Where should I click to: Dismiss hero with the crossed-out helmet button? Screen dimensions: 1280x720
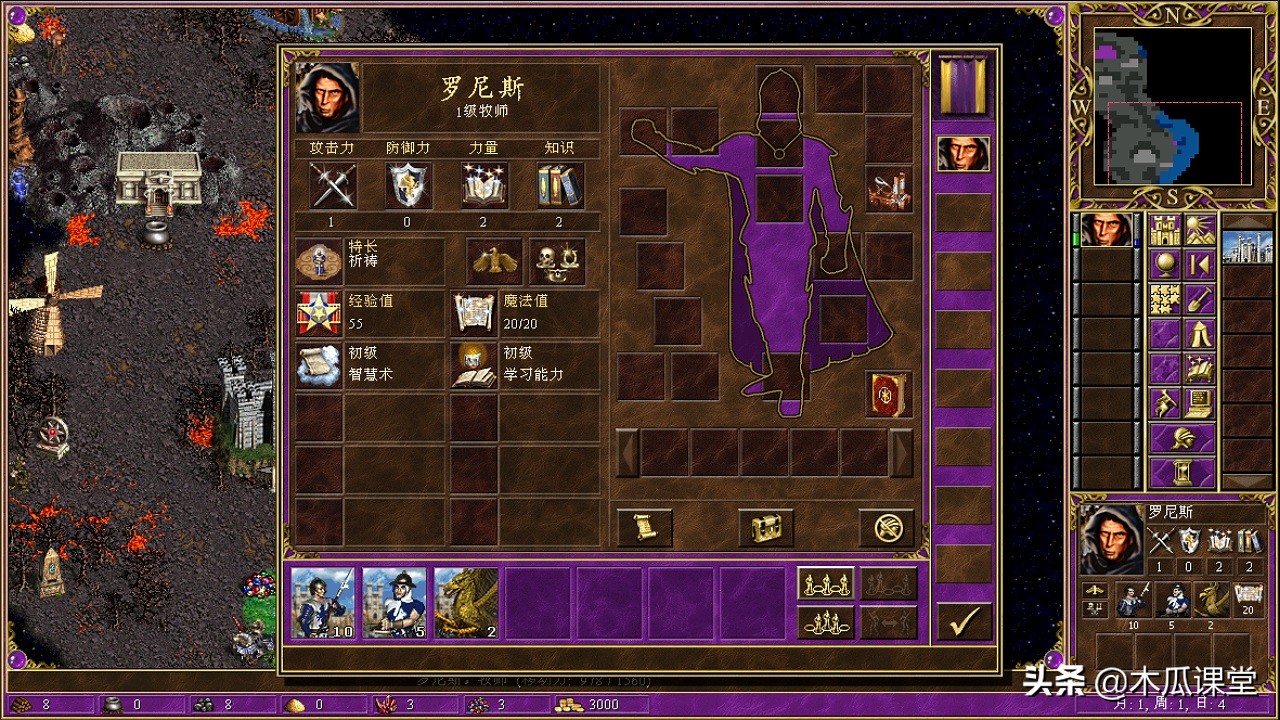point(887,527)
